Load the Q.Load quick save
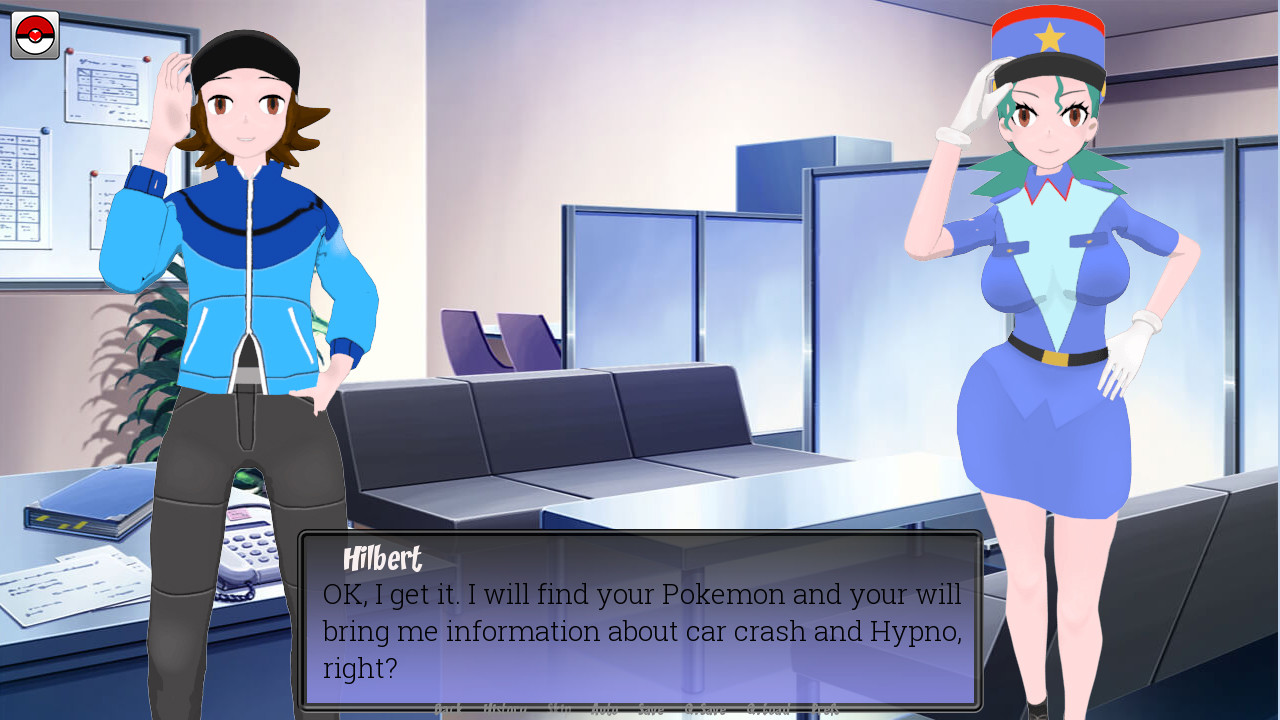Image resolution: width=1280 pixels, height=720 pixels. [x=770, y=707]
